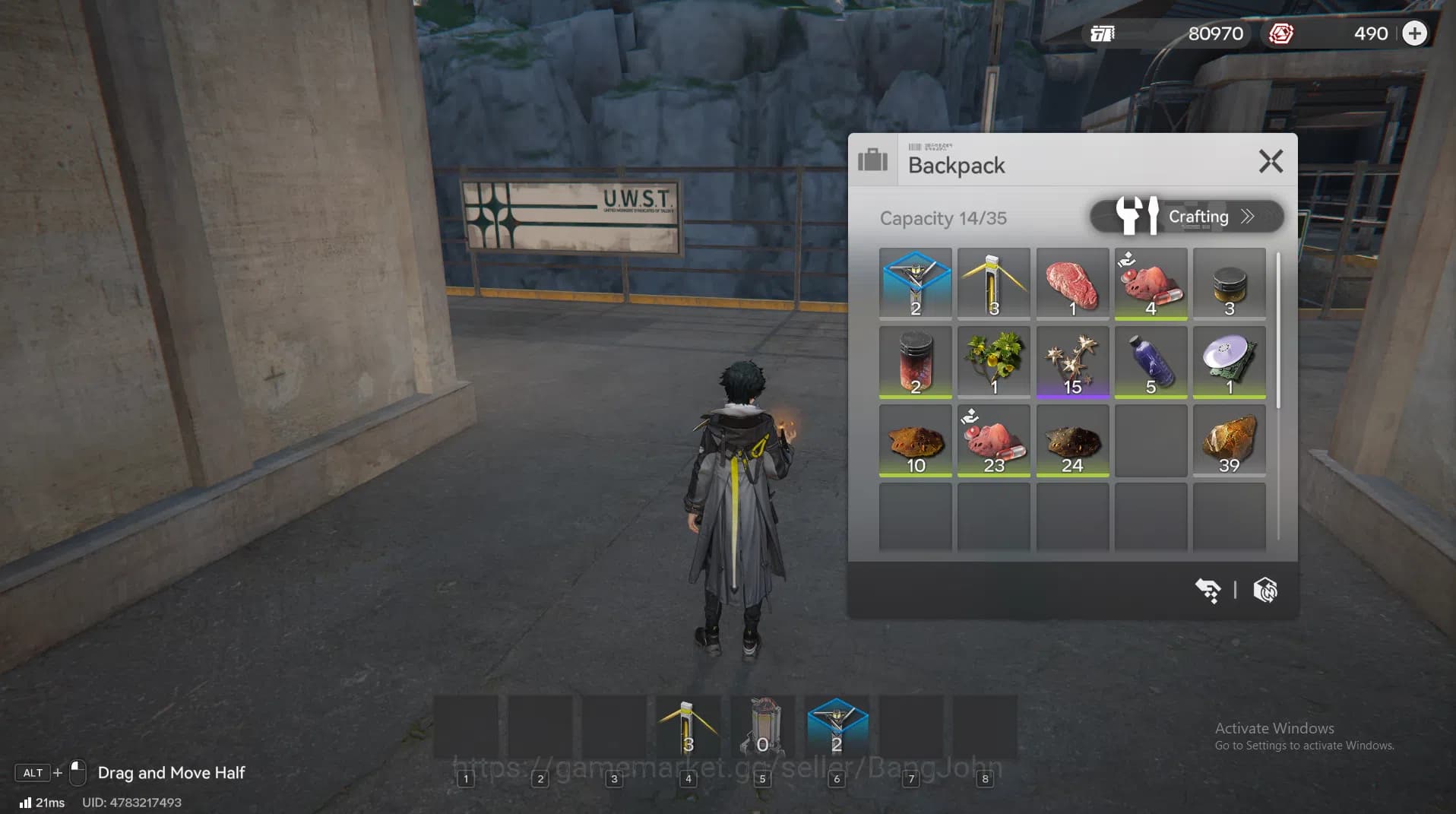
Task: Select the orange ore stack of 10
Action: [915, 441]
